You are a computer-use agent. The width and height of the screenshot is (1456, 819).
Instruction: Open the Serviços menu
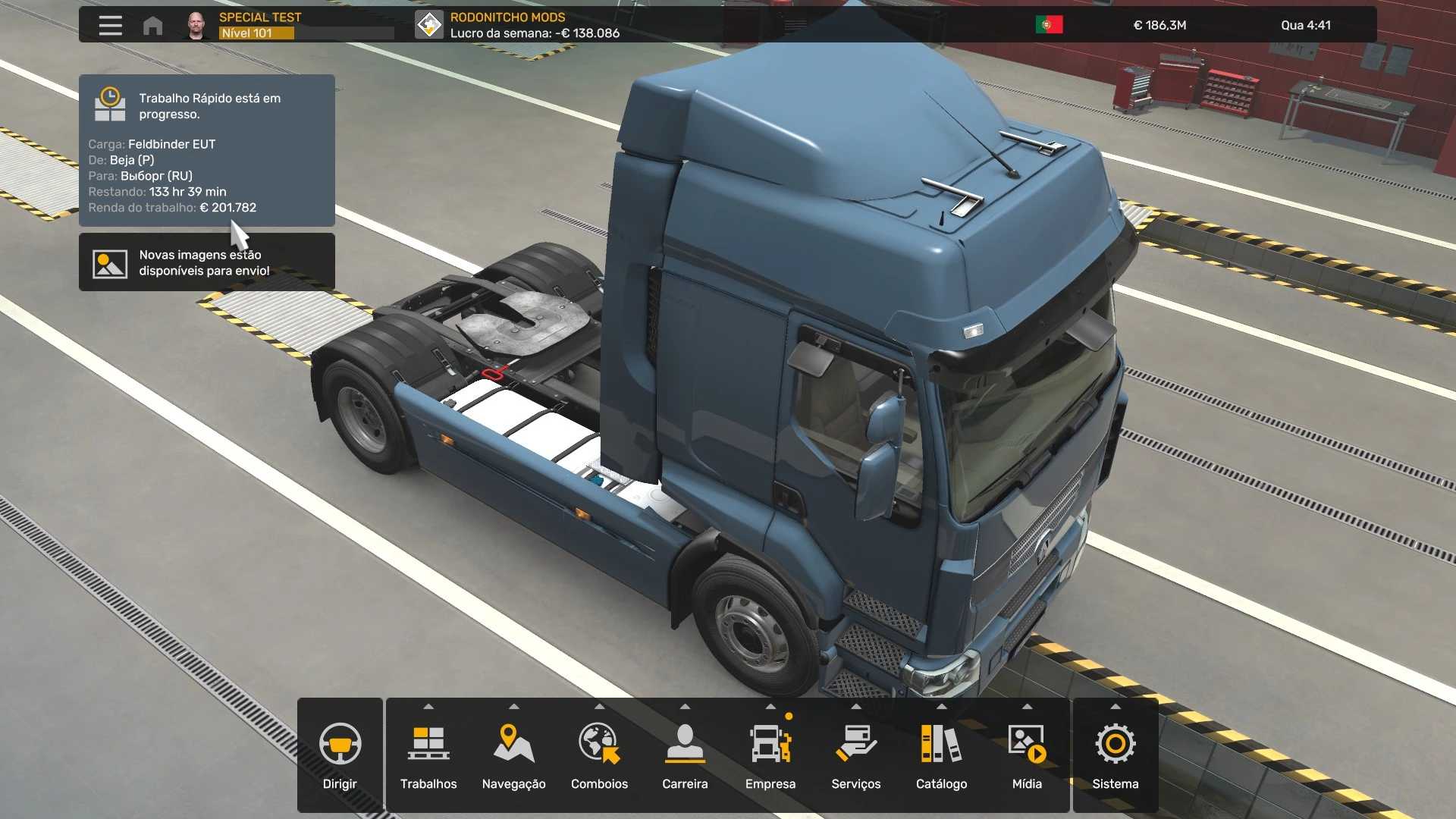click(856, 755)
